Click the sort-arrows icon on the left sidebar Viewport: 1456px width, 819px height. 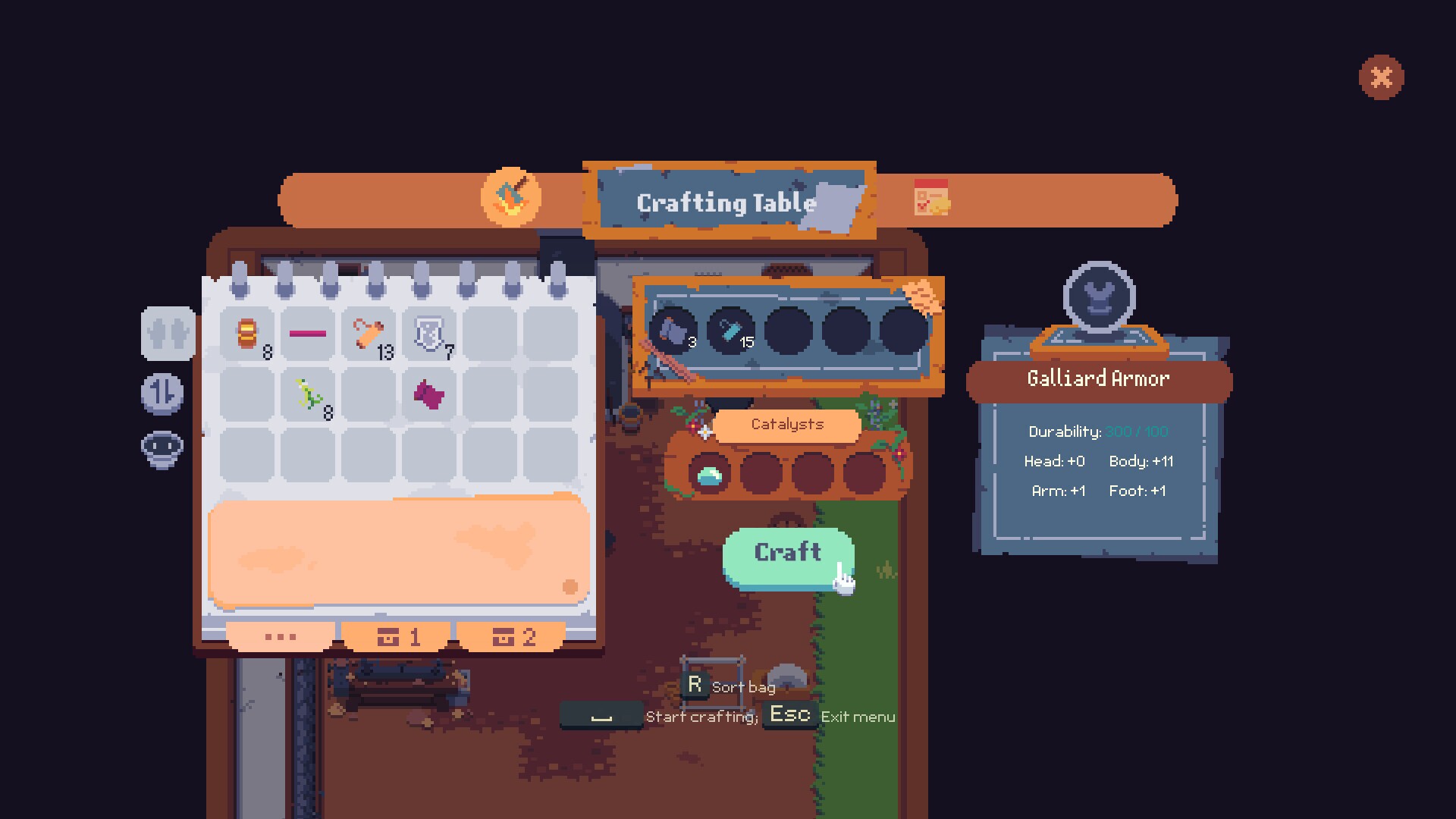click(162, 394)
